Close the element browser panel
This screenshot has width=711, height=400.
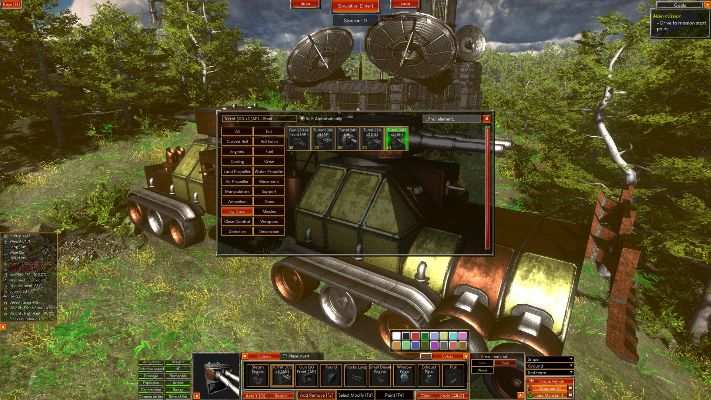[x=487, y=118]
